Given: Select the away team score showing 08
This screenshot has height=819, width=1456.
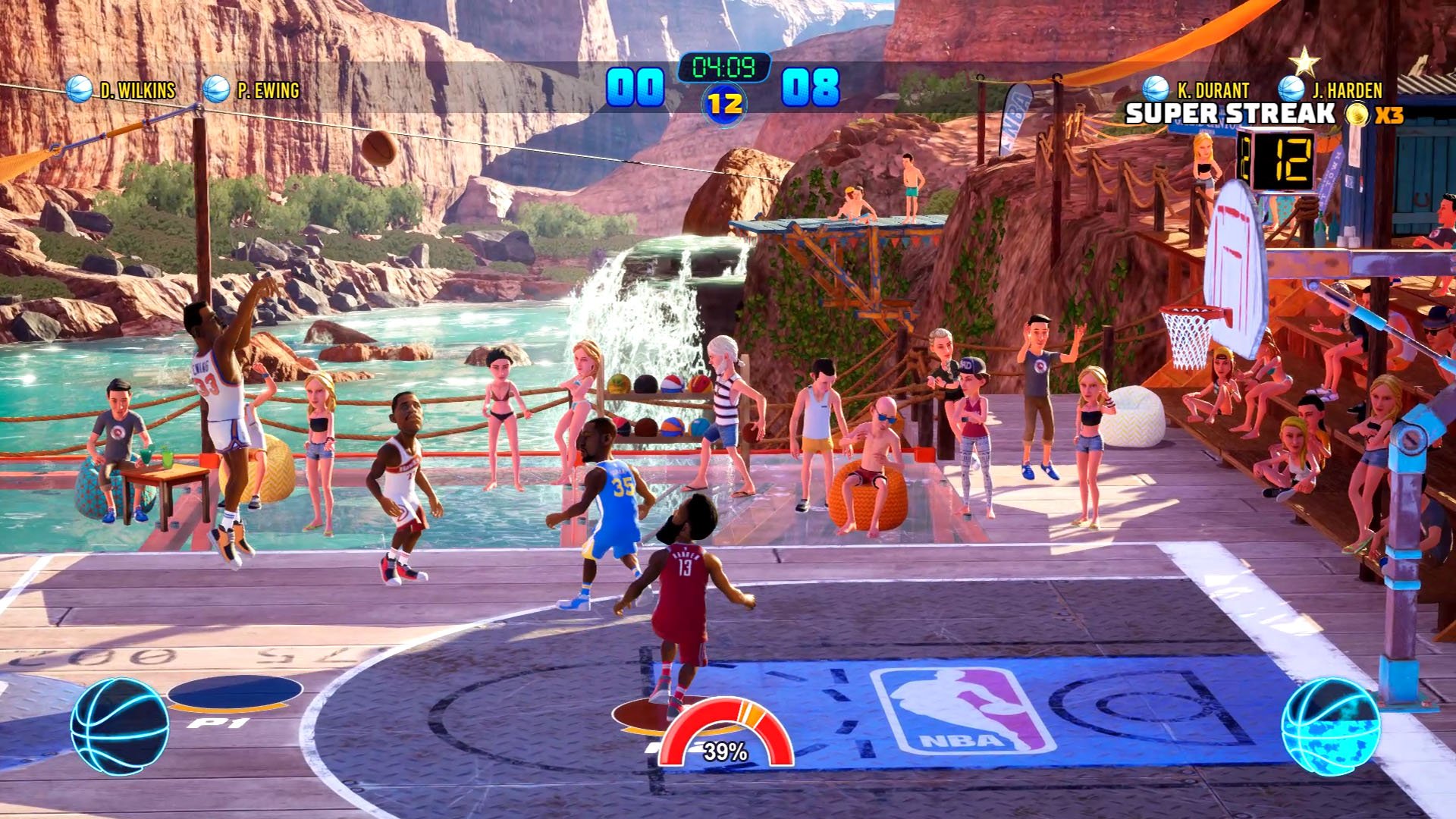Looking at the screenshot, I should [x=813, y=87].
